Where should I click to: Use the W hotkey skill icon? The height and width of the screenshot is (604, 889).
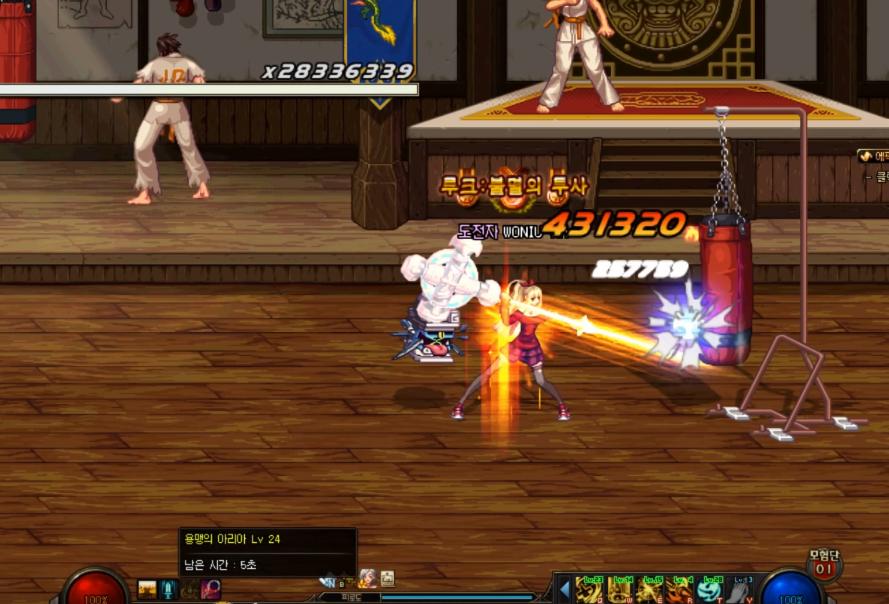[x=622, y=590]
